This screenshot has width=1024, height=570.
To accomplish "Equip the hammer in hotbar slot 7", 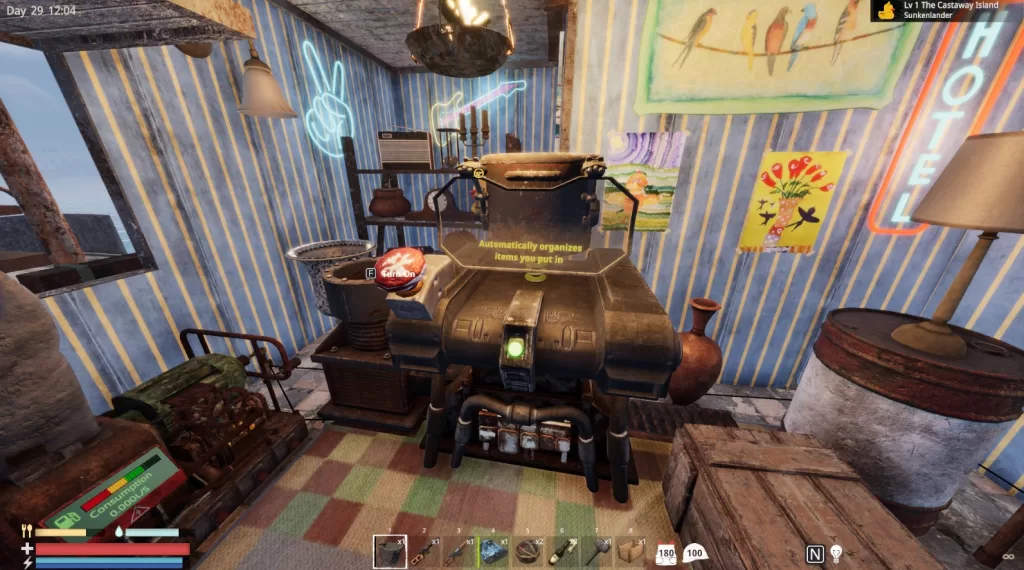I will 596,551.
